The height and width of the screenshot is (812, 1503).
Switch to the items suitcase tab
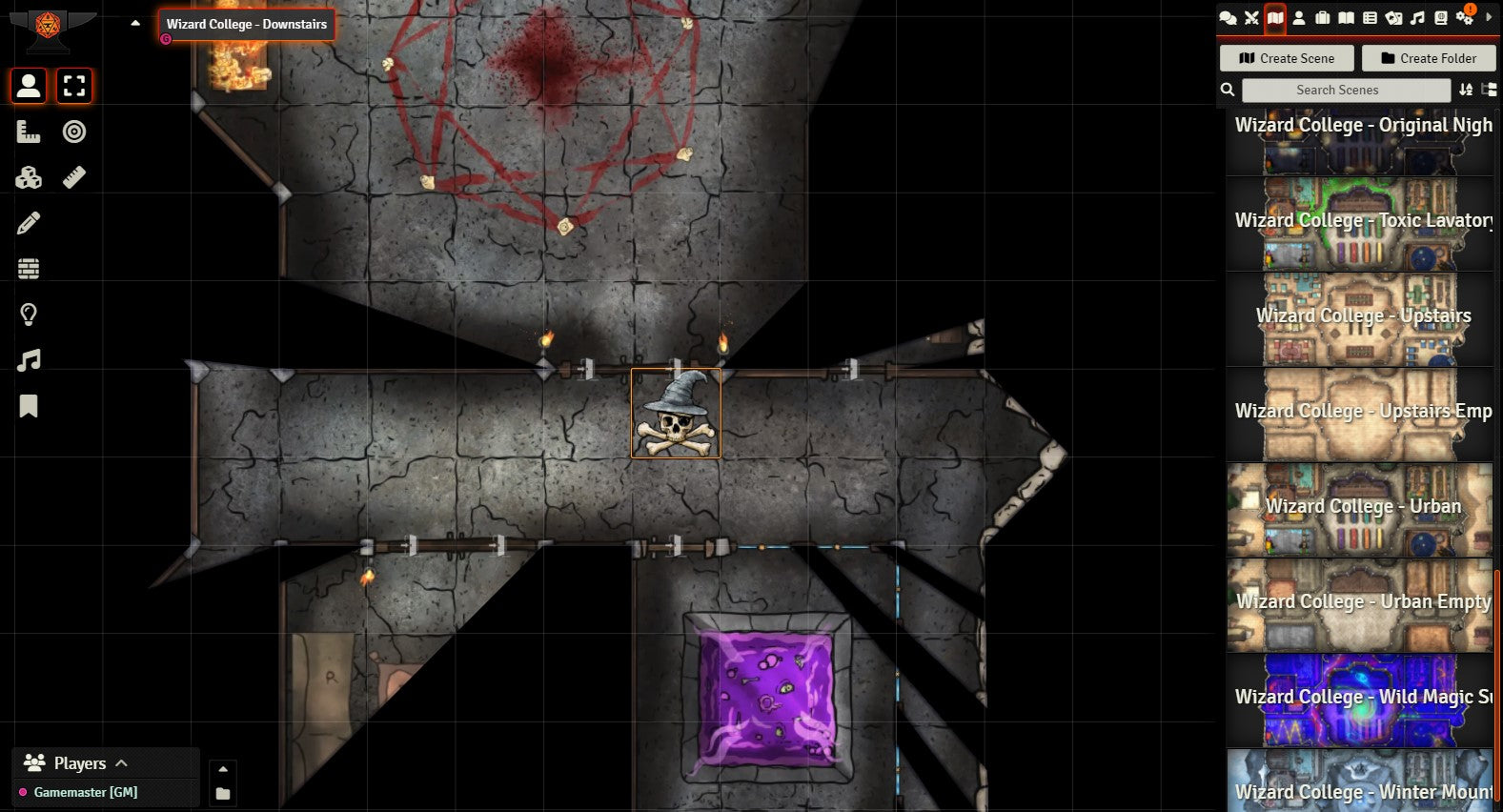(x=1322, y=18)
